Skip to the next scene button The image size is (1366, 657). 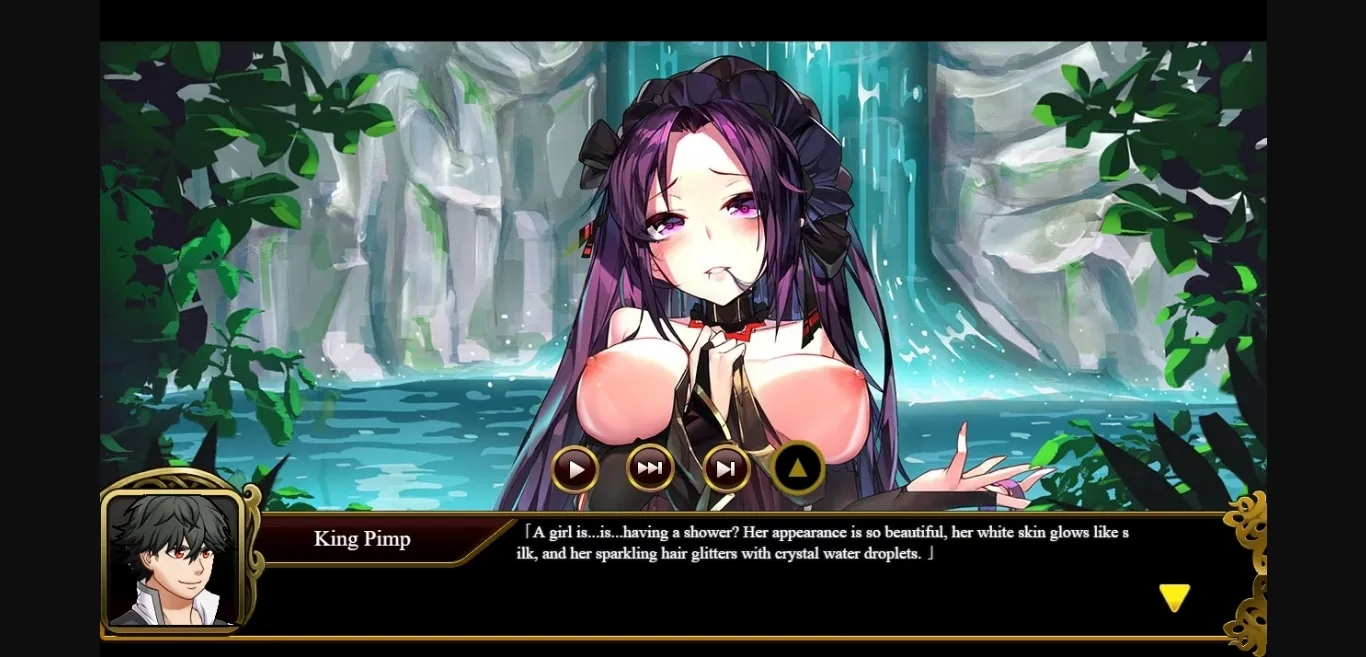click(x=726, y=468)
